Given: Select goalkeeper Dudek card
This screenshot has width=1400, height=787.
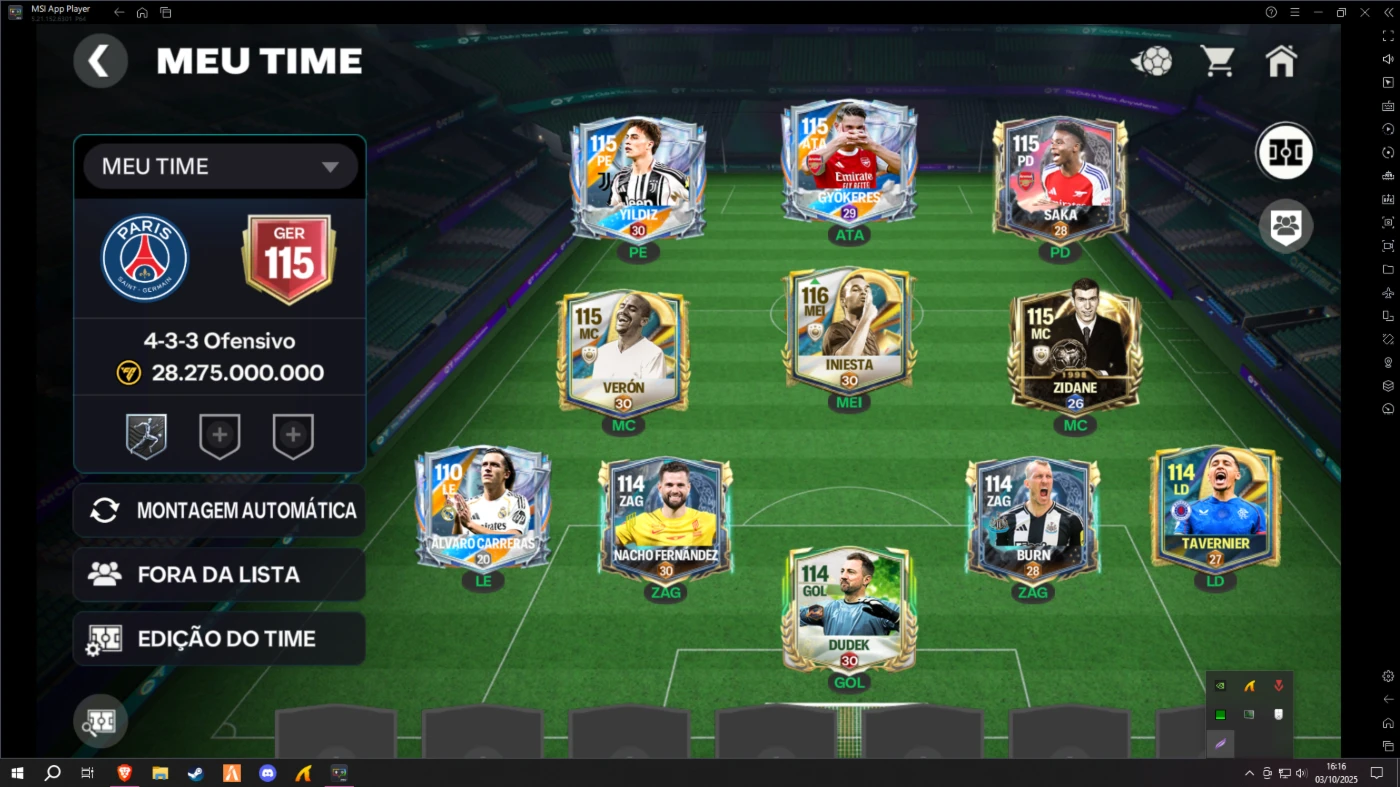Looking at the screenshot, I should [x=849, y=607].
